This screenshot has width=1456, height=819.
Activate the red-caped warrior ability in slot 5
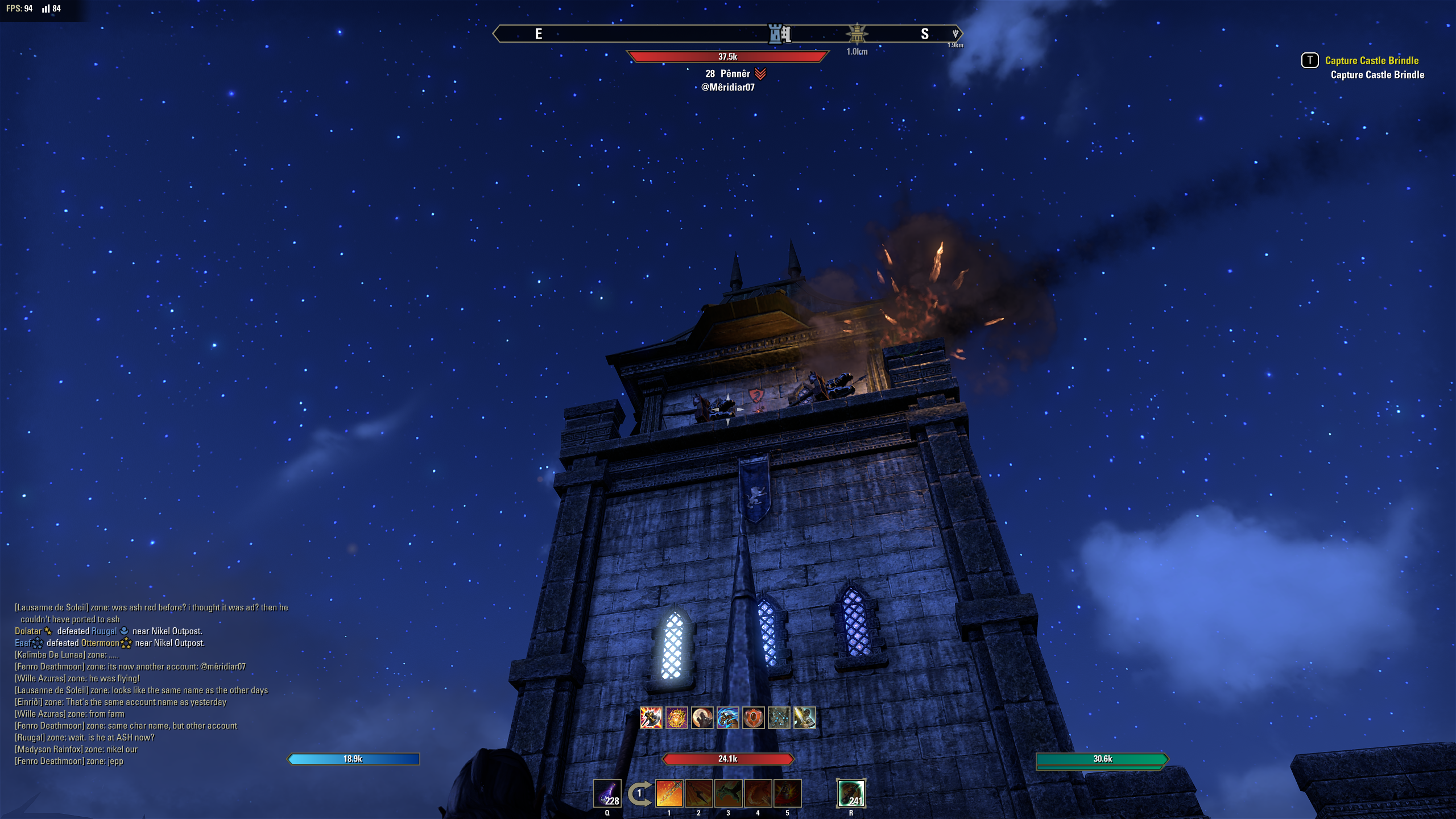coord(788,793)
